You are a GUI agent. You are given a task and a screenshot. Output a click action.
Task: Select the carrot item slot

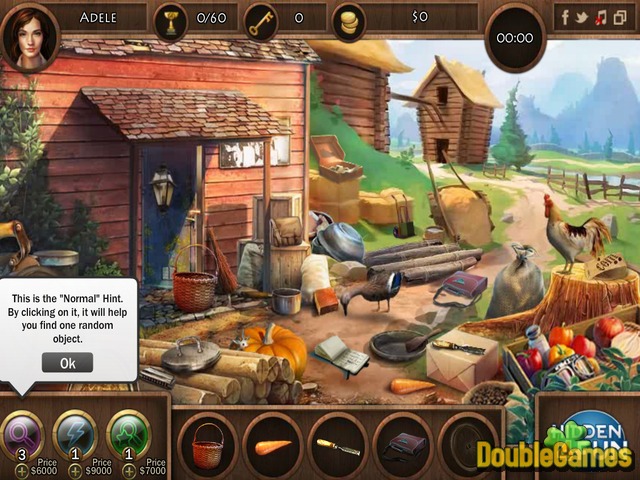pyautogui.click(x=273, y=444)
